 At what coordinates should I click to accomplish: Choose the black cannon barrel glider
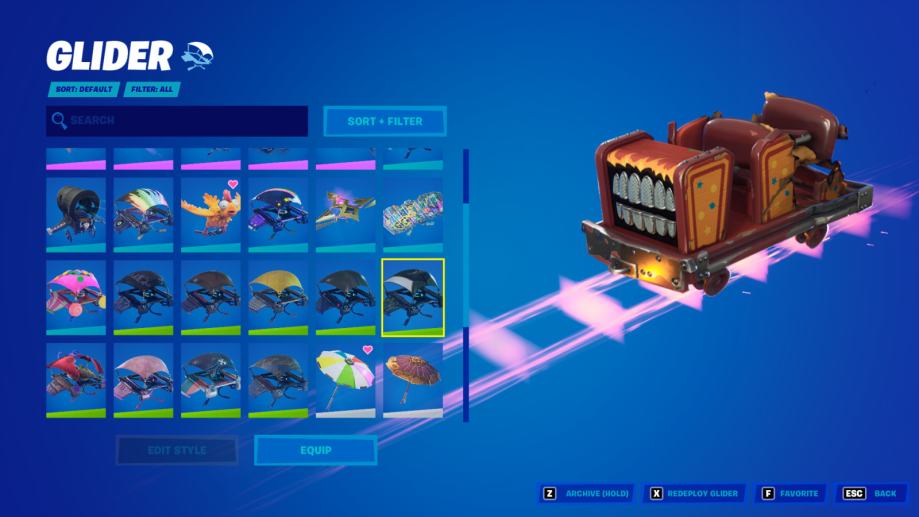(x=76, y=214)
